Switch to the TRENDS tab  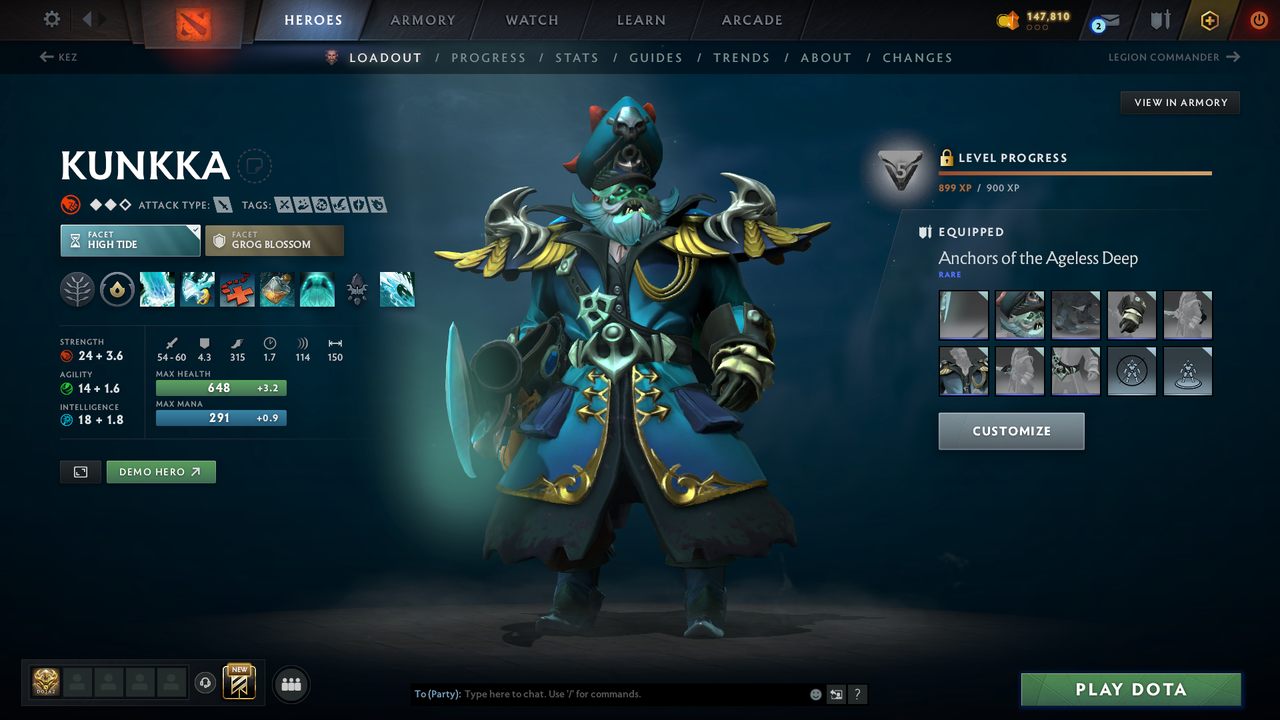[x=742, y=57]
